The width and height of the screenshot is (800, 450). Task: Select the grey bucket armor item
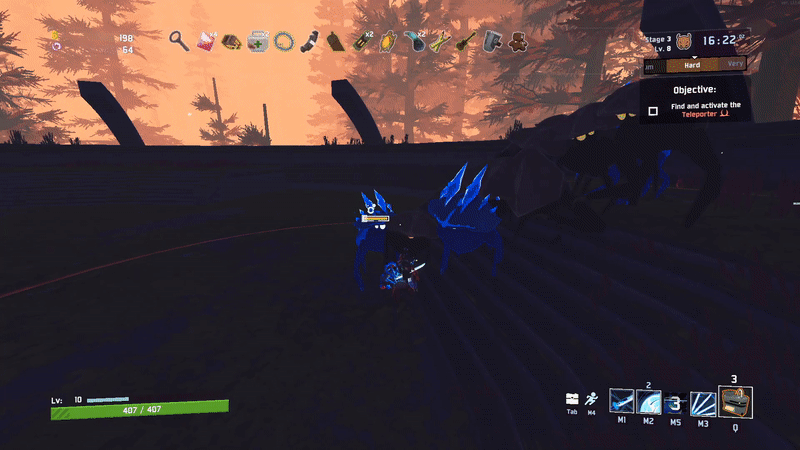pos(492,42)
